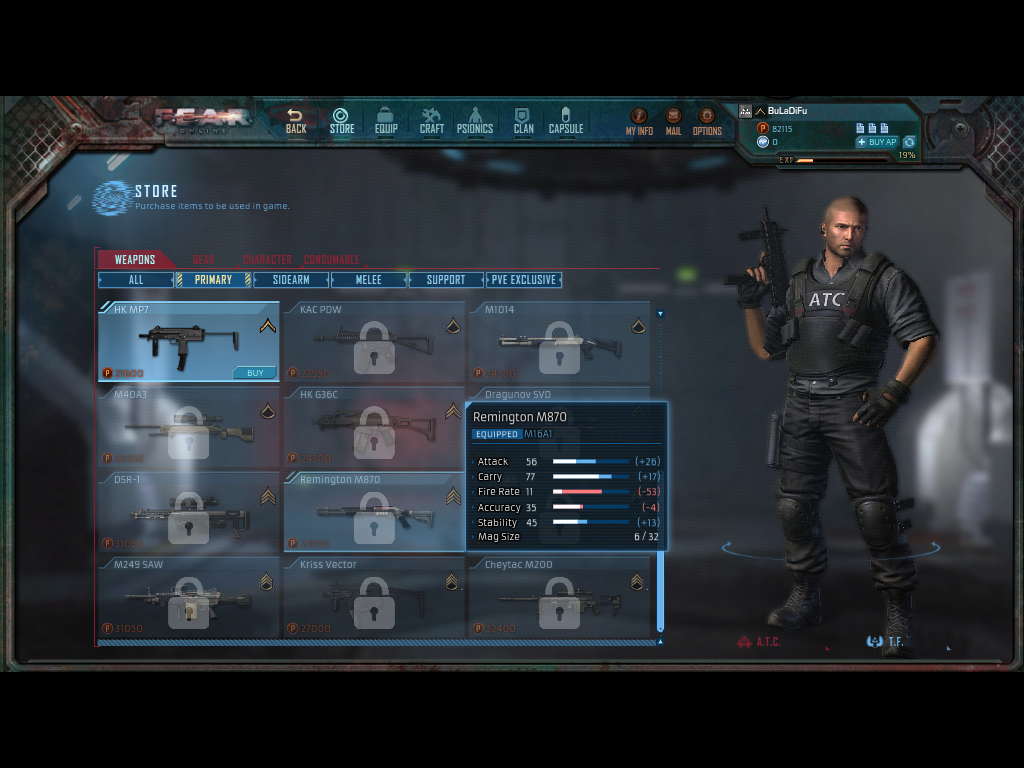The height and width of the screenshot is (768, 1024).
Task: Select the Sidearm weapon filter
Action: coord(291,280)
